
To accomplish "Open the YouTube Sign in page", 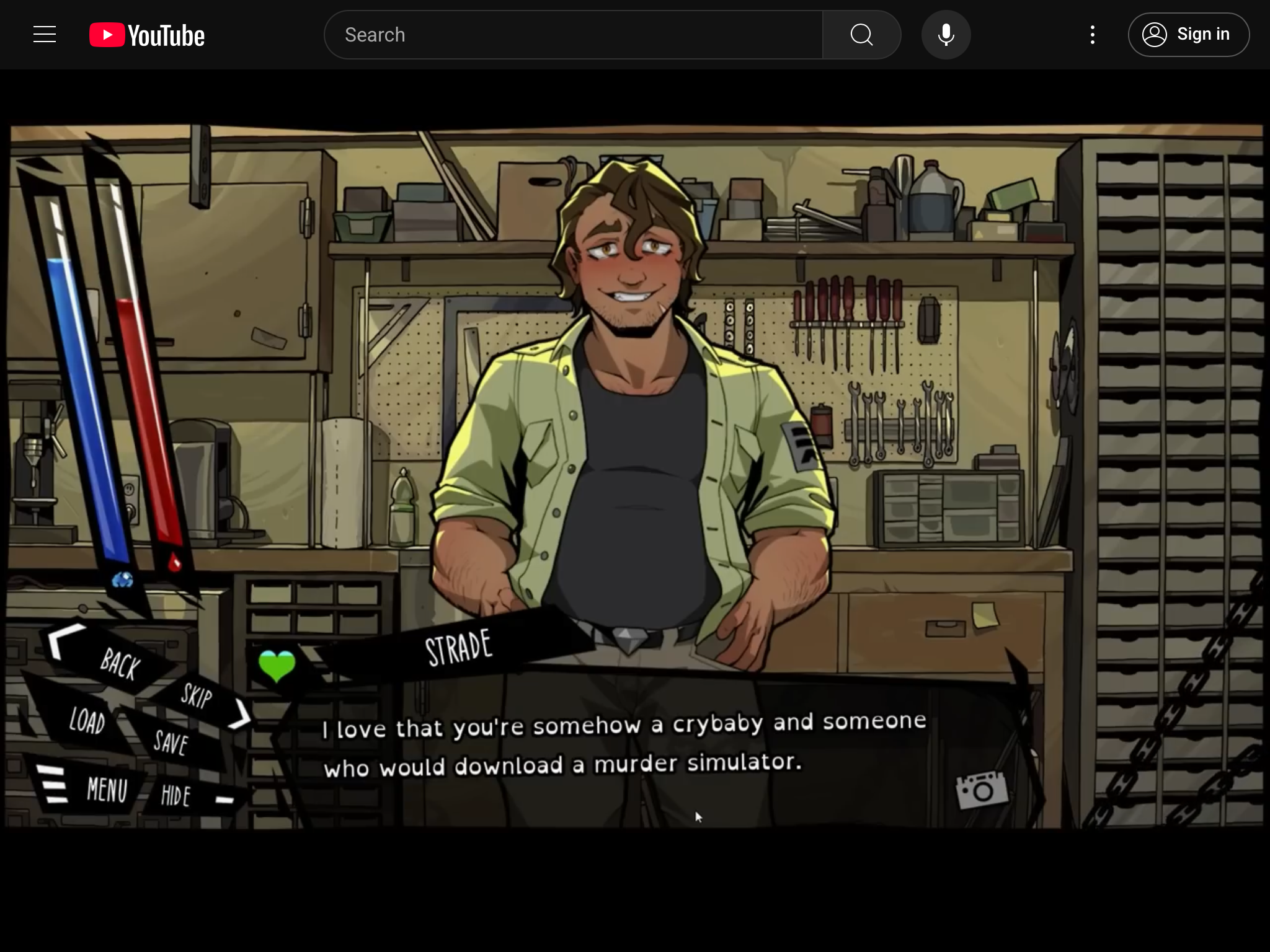I will [1188, 35].
